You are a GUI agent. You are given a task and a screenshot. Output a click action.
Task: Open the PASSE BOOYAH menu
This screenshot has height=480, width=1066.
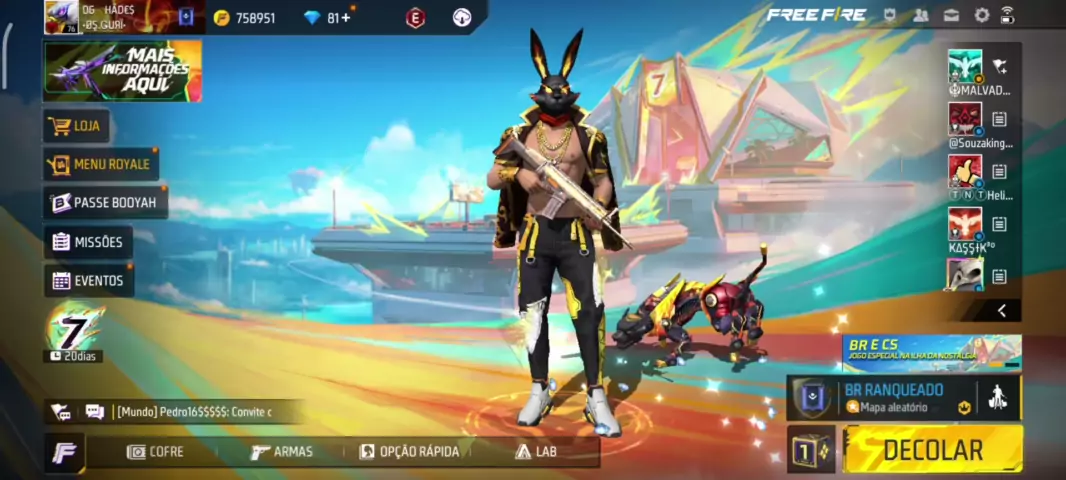105,203
